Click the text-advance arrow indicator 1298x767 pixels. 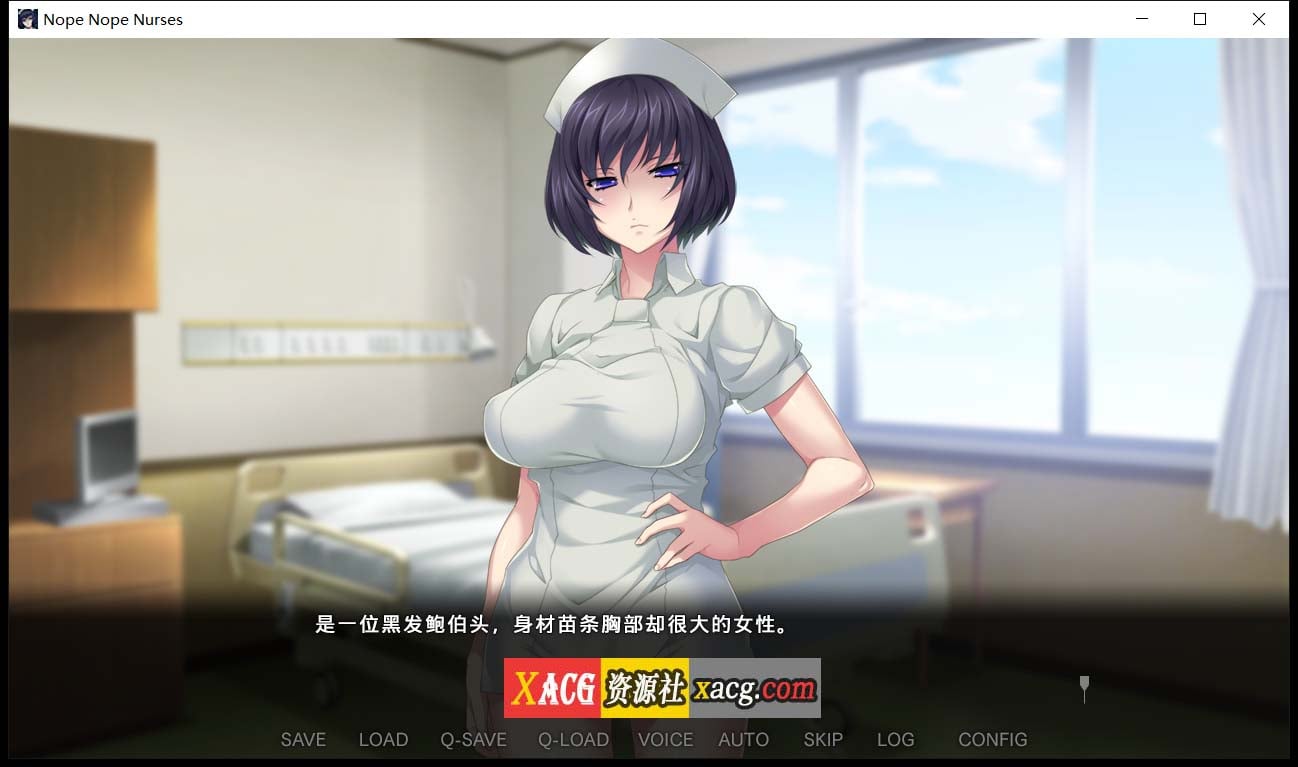[x=1083, y=689]
